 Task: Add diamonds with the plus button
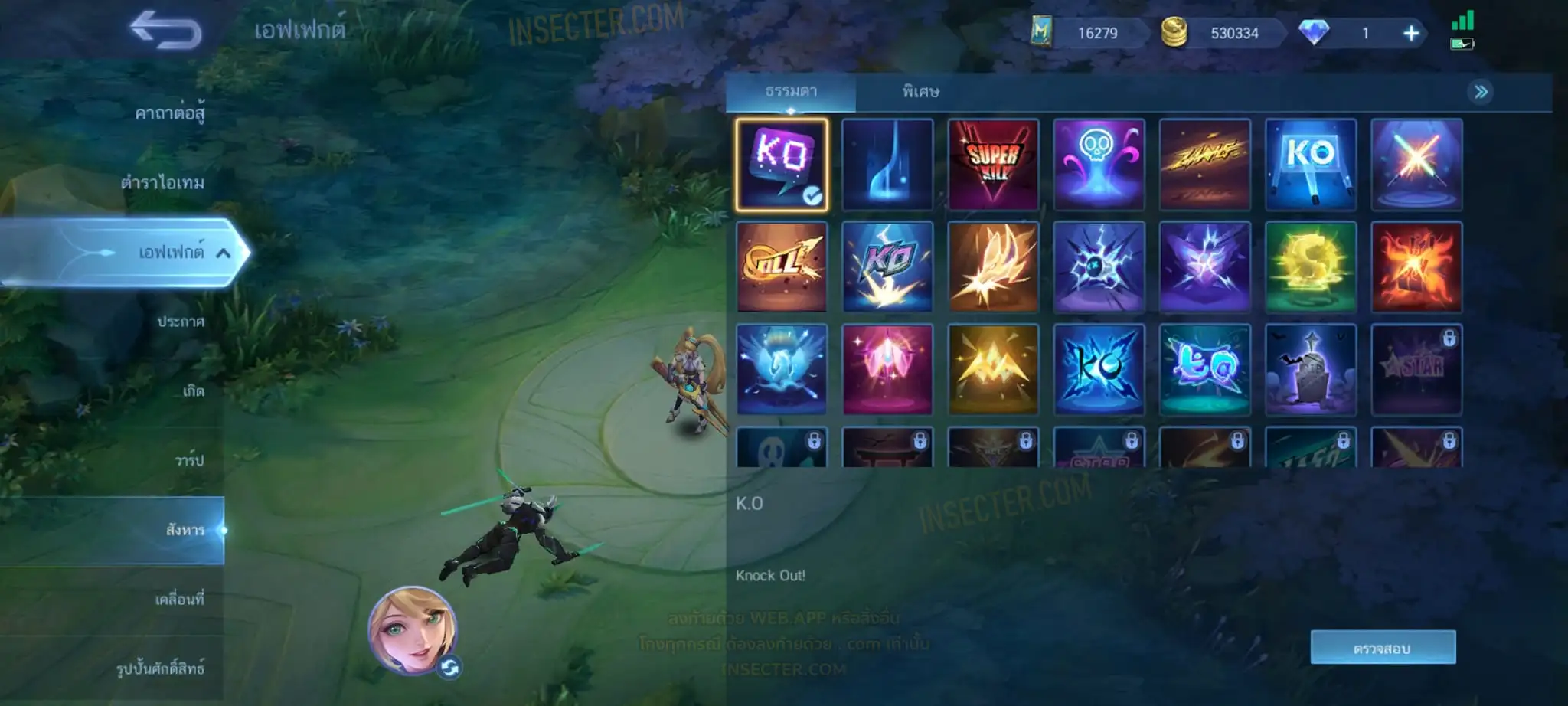(x=1410, y=33)
